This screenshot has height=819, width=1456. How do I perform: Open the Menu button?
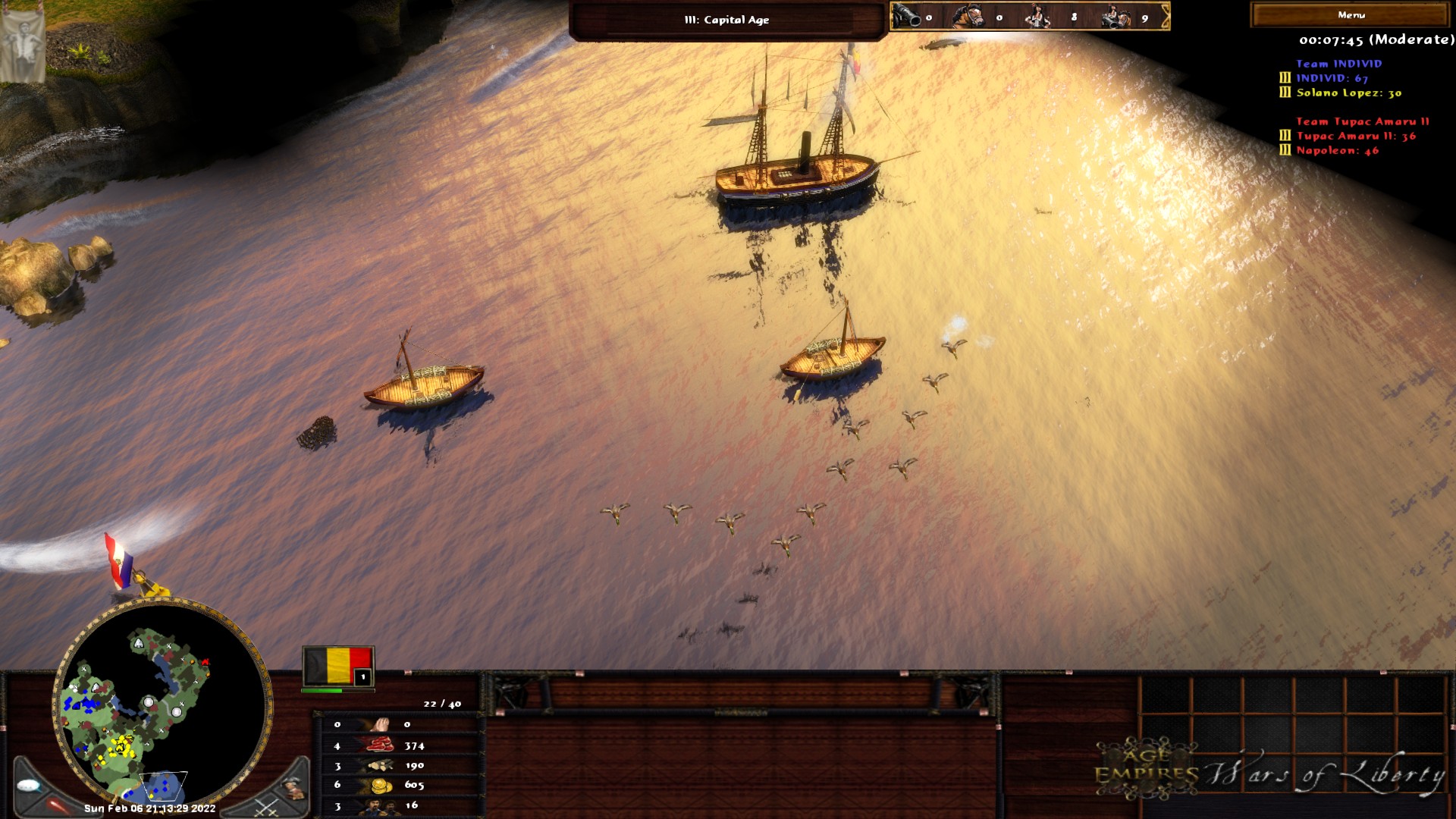[x=1351, y=15]
